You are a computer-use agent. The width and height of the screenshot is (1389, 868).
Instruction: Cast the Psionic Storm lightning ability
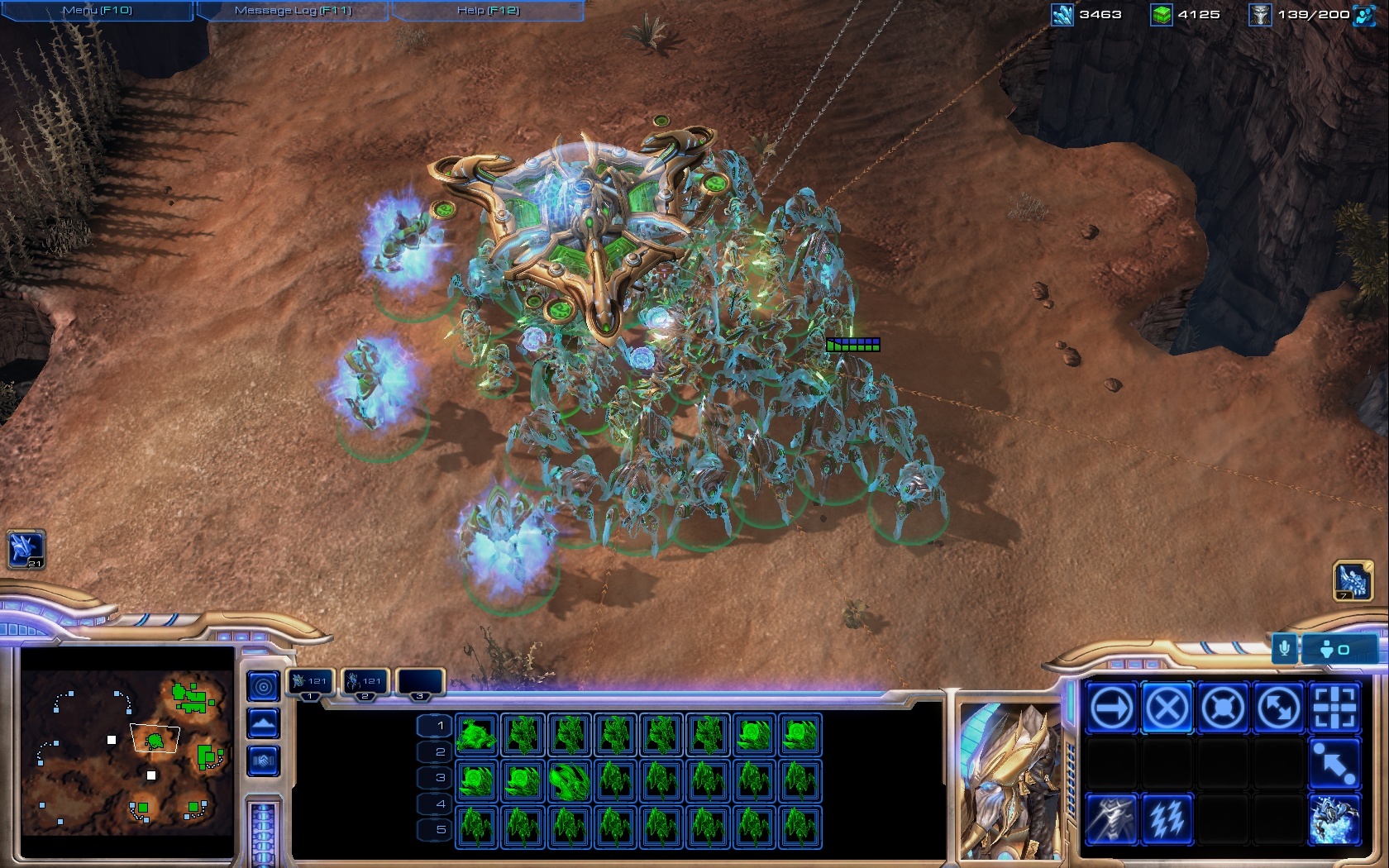click(x=1167, y=819)
